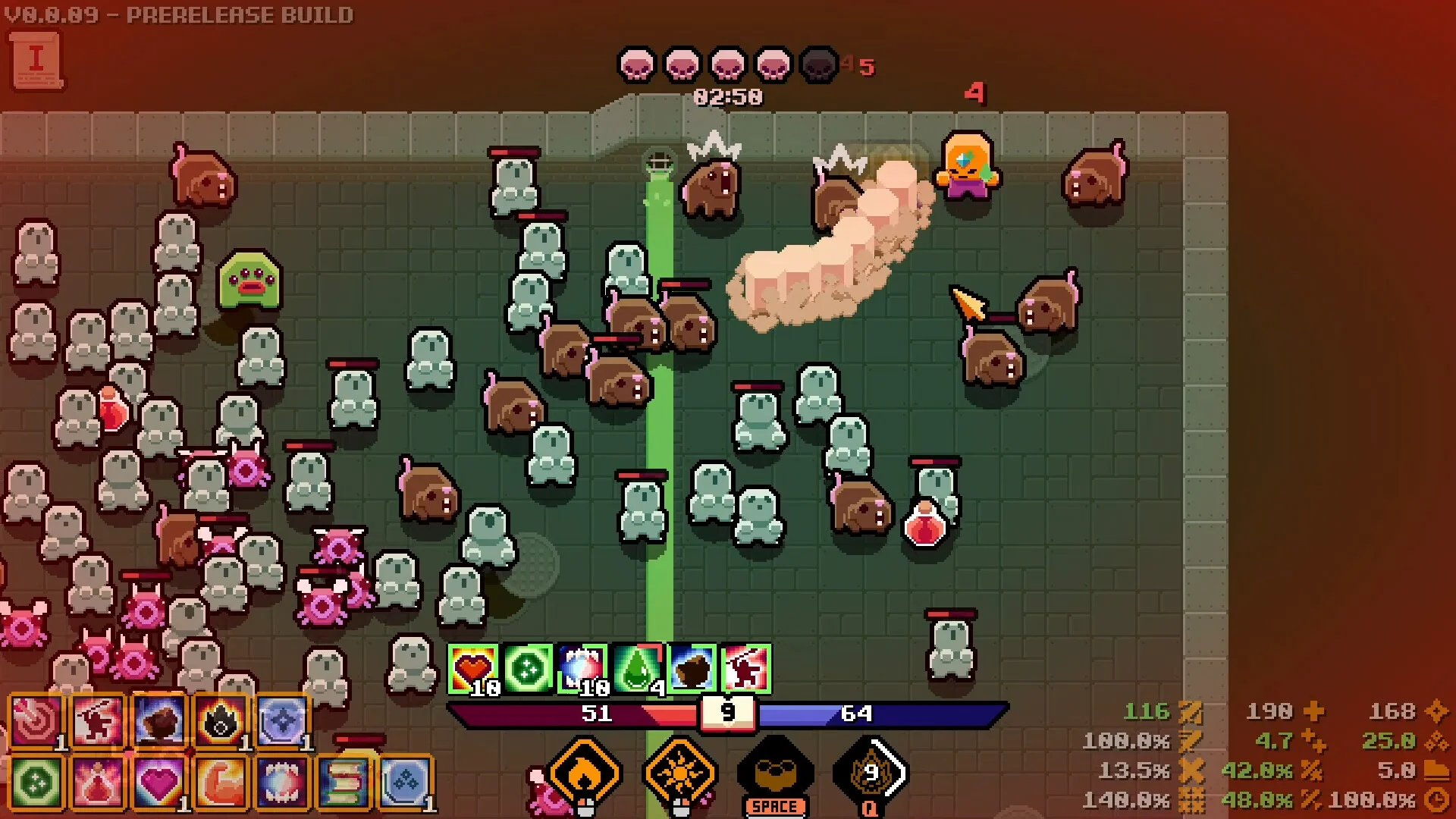Inspect the black flame item icon
Image resolution: width=1456 pixels, height=819 pixels.
[221, 721]
